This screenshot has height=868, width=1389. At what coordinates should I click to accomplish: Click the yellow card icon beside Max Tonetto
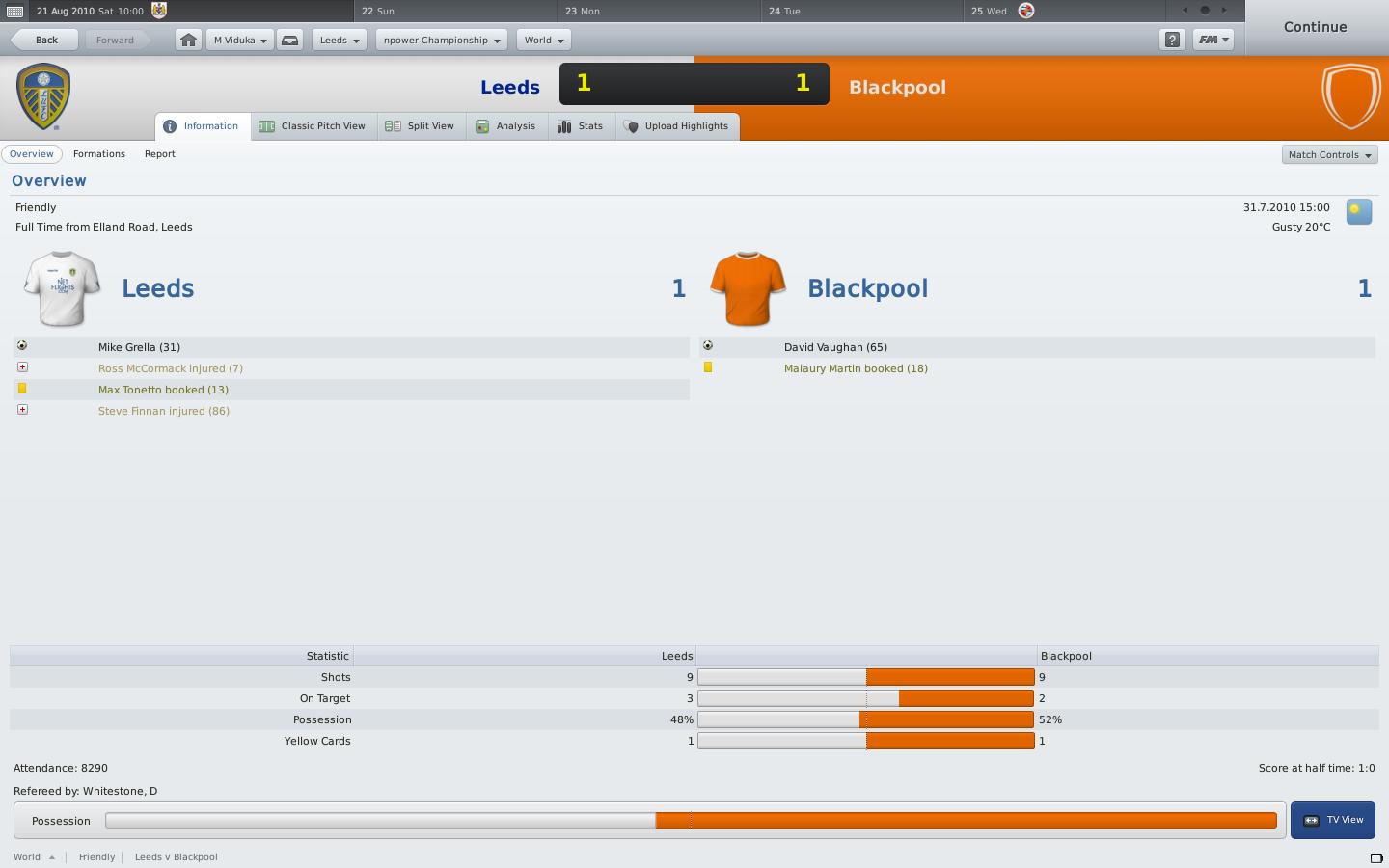22,389
